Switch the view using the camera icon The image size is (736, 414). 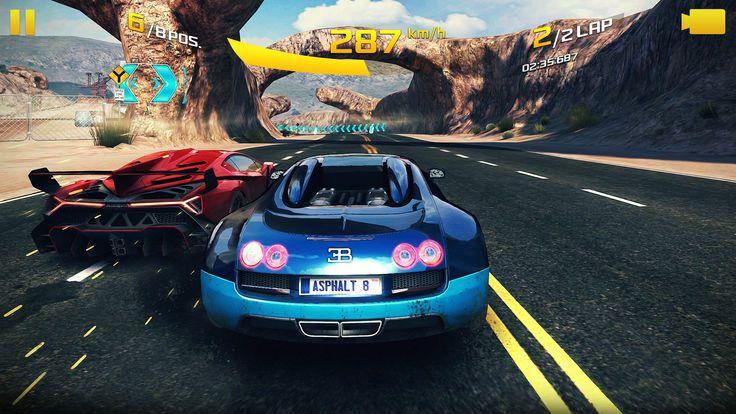pyautogui.click(x=703, y=22)
